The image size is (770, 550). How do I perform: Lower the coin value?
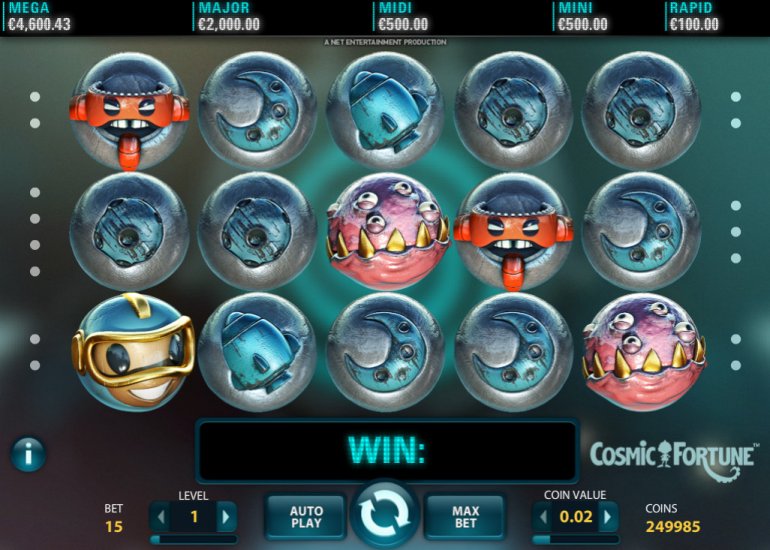(543, 517)
